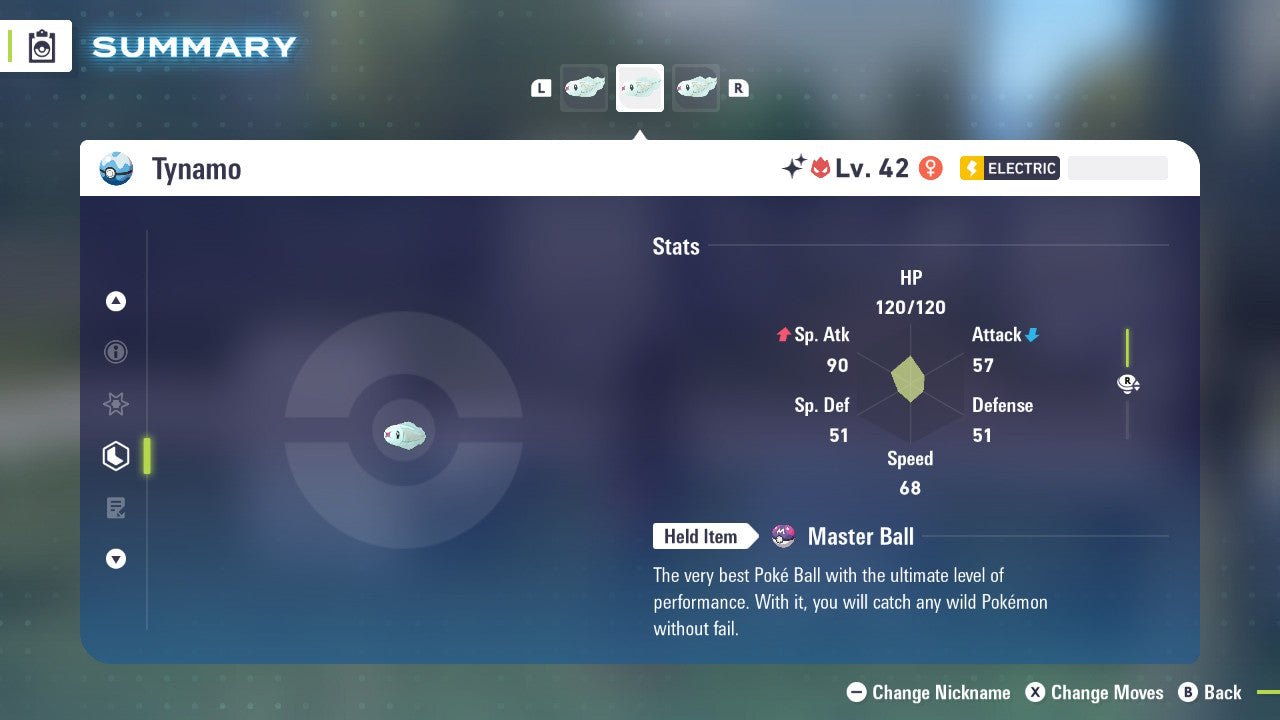Click the red mark icon beside the sparkle
The width and height of the screenshot is (1280, 720).
pos(823,168)
